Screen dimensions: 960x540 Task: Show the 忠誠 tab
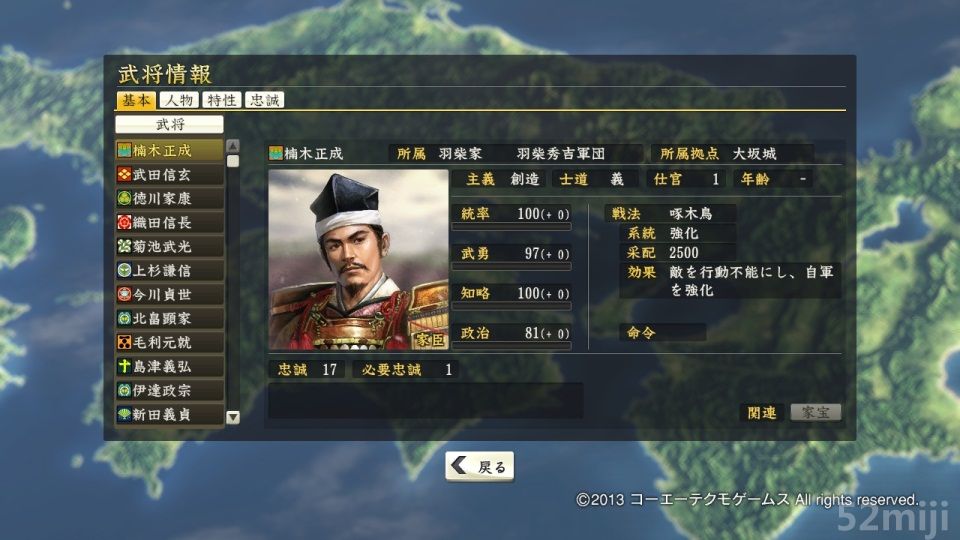click(x=265, y=100)
